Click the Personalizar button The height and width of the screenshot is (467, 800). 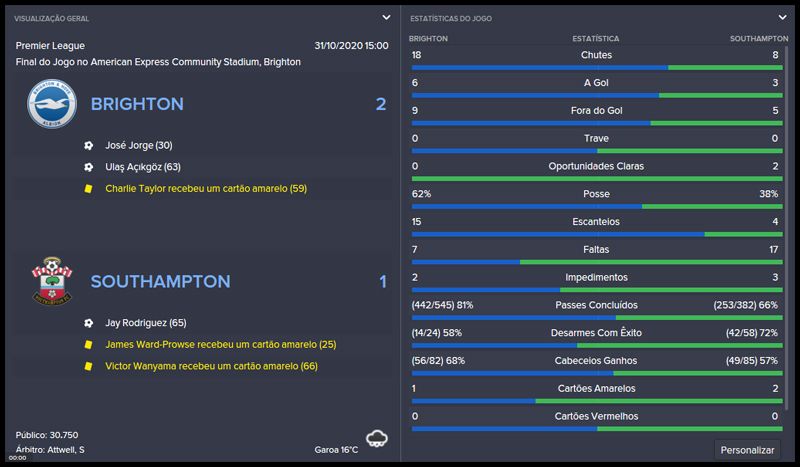coord(748,449)
